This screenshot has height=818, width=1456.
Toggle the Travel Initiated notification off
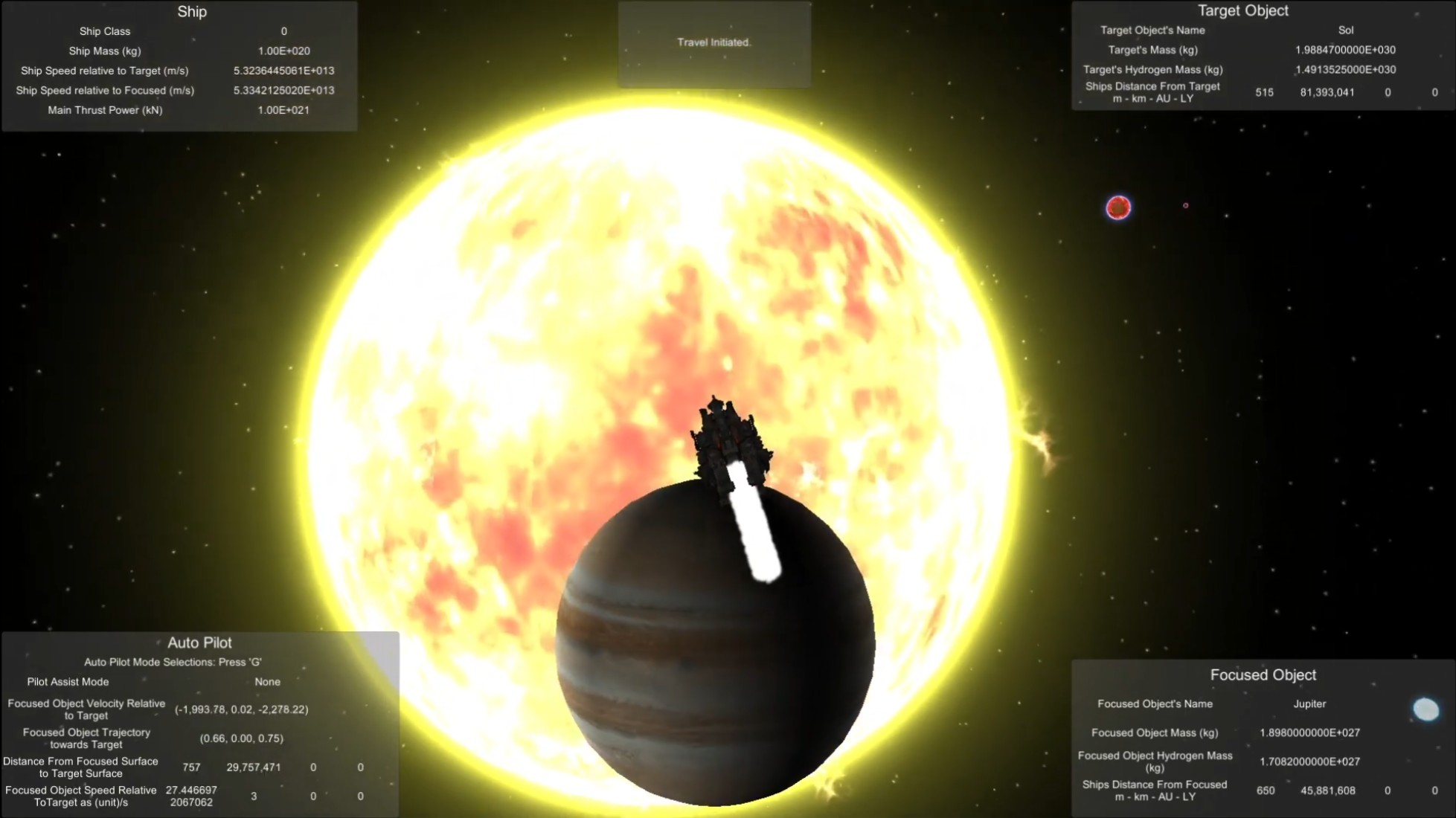tap(713, 42)
